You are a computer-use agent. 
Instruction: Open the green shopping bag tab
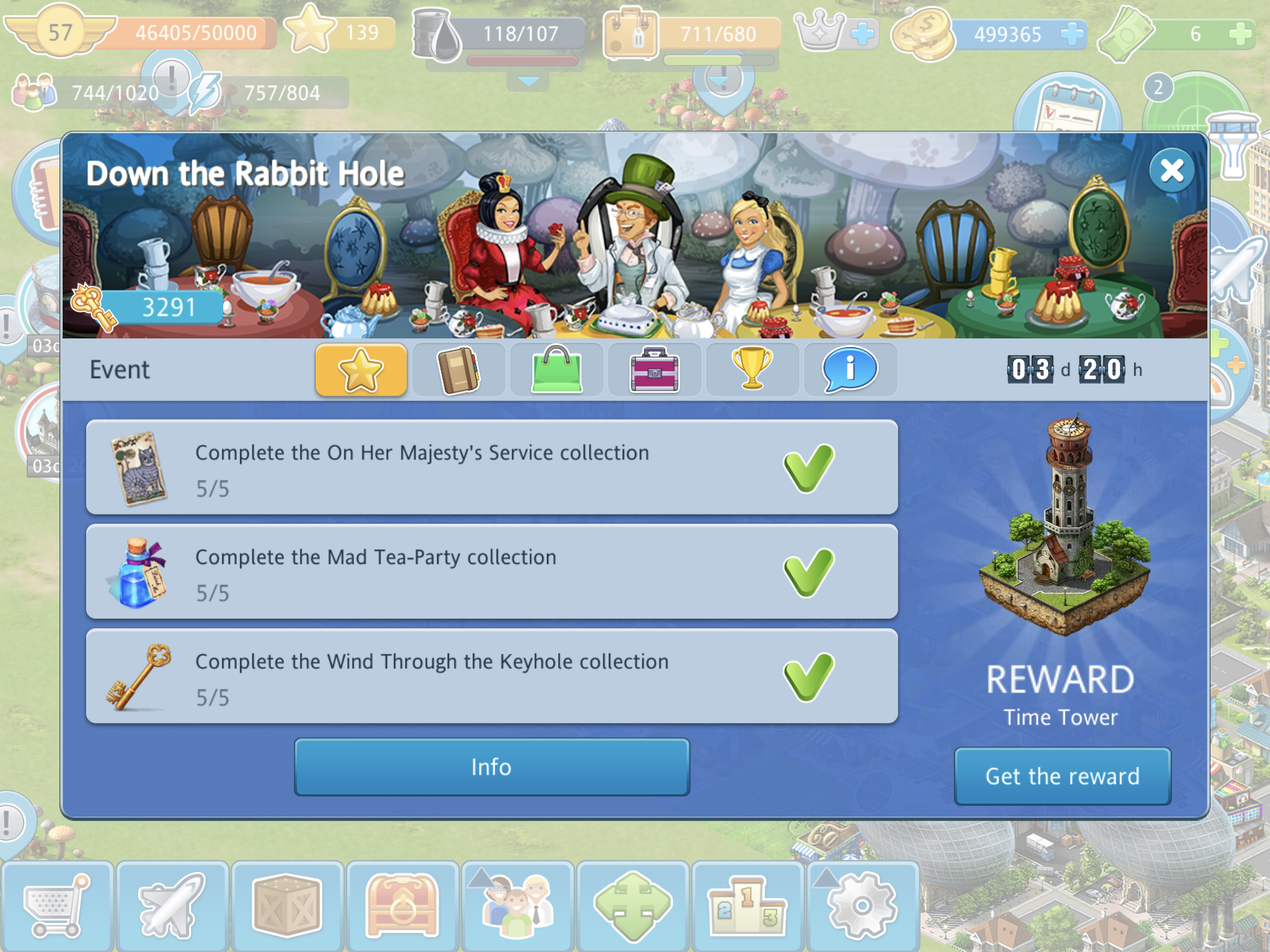click(x=557, y=370)
